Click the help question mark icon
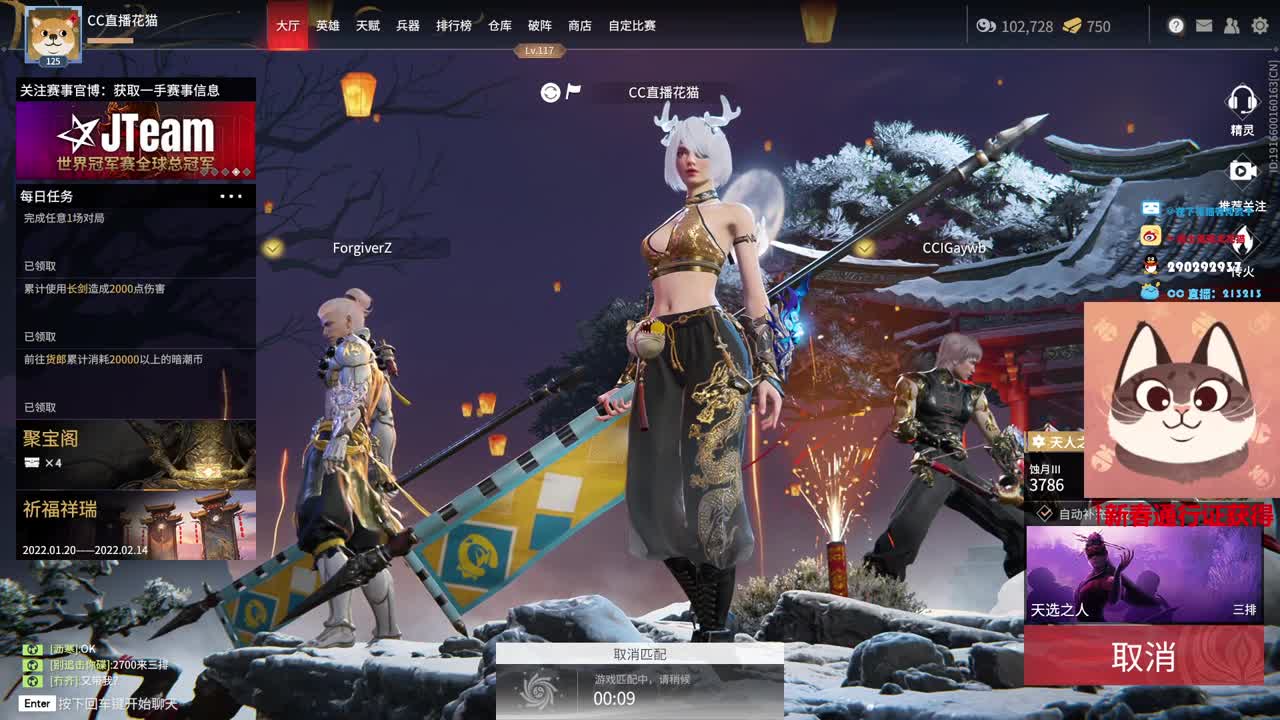This screenshot has width=1280, height=720. (1176, 27)
